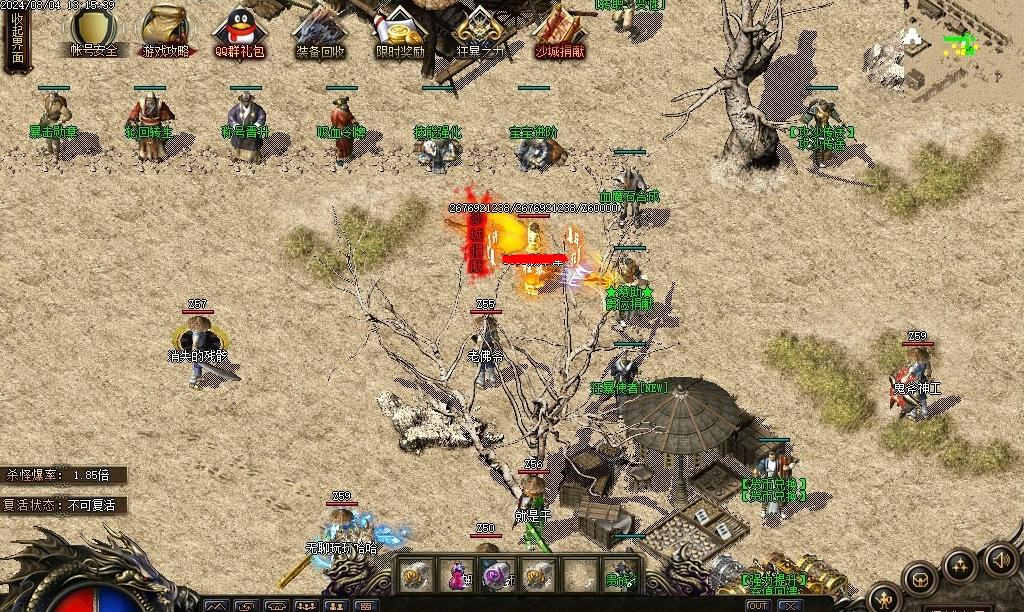Open 帐号安全 account security shield icon

pyautogui.click(x=93, y=29)
